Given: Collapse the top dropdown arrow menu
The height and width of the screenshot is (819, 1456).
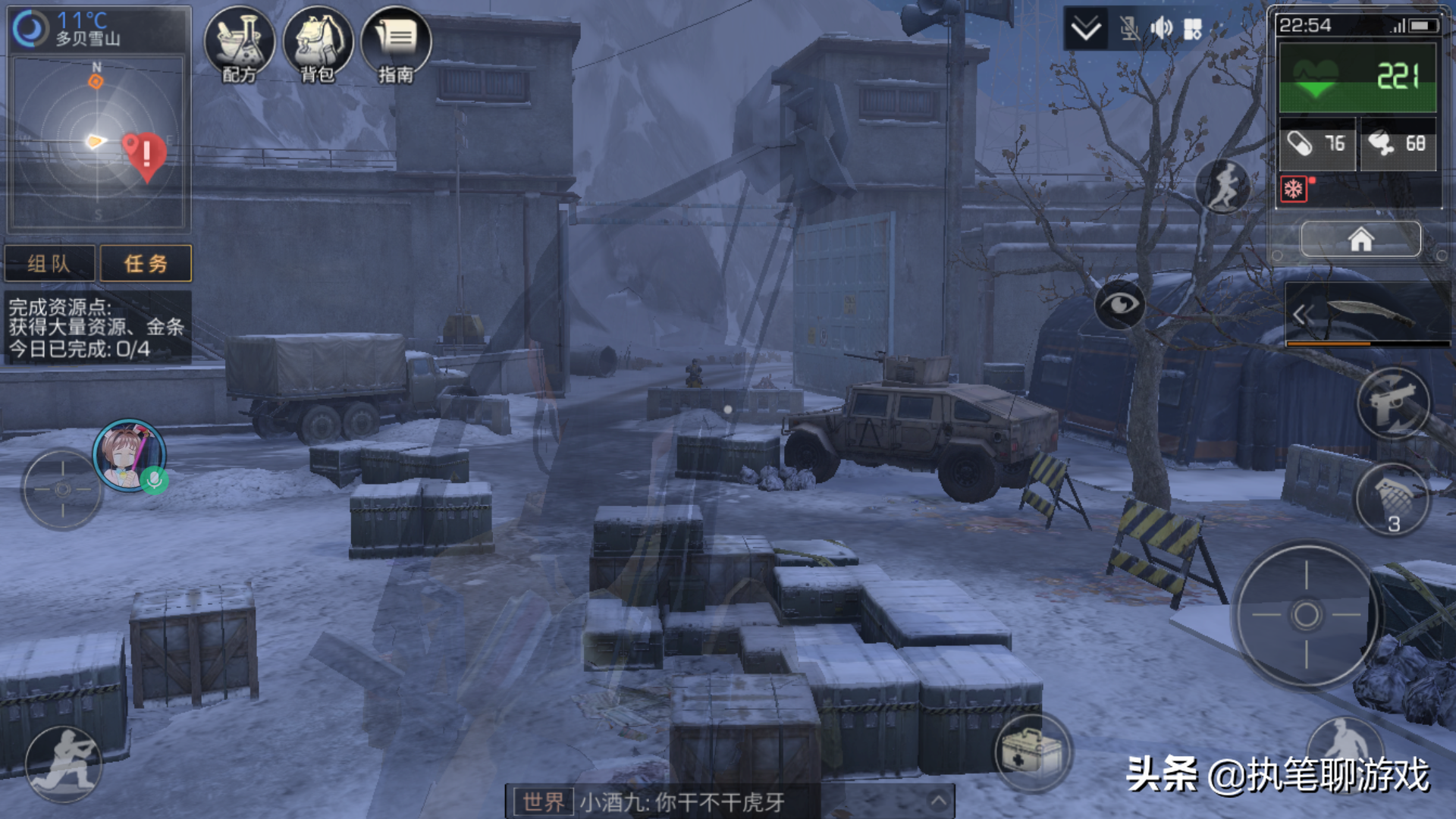Looking at the screenshot, I should [x=1086, y=29].
